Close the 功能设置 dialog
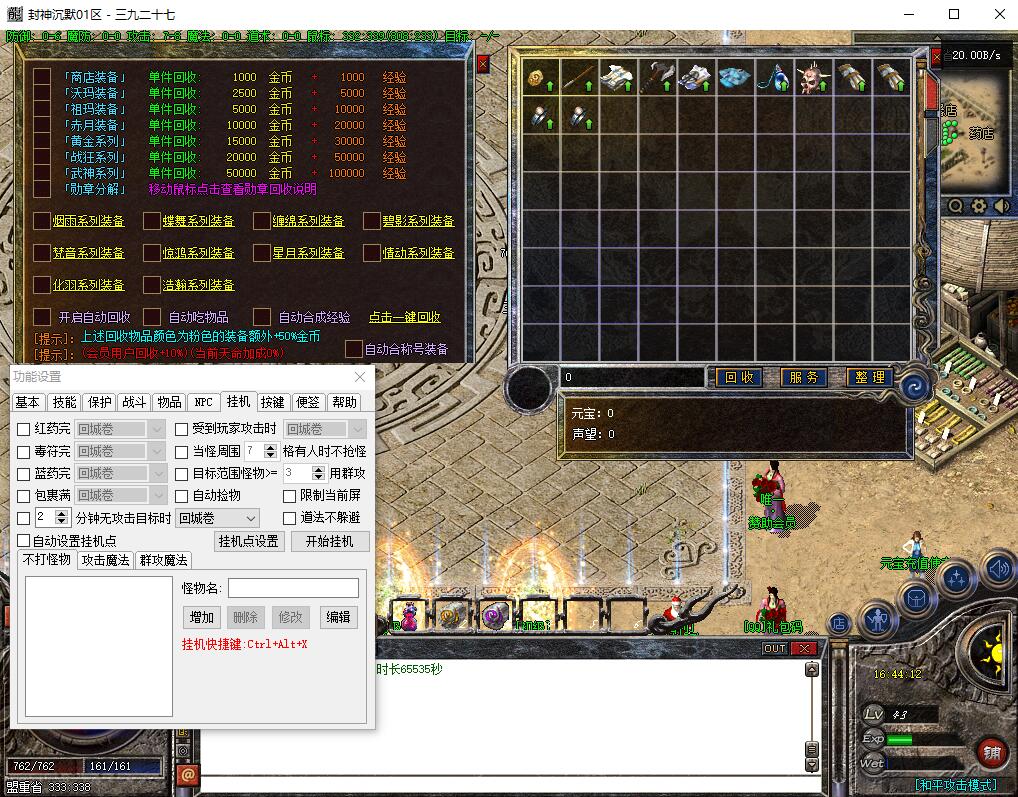 360,377
